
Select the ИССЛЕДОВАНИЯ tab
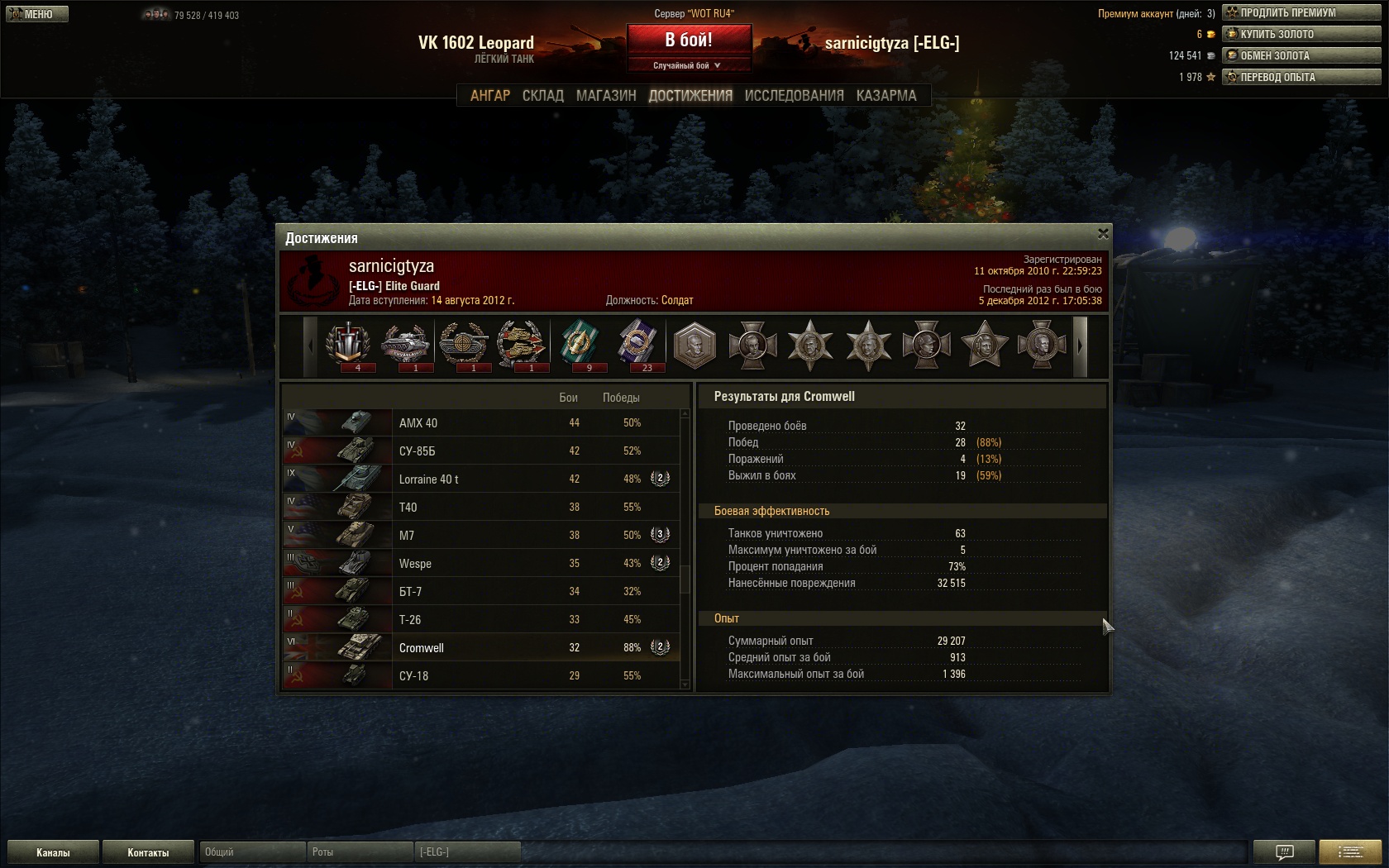pyautogui.click(x=794, y=96)
